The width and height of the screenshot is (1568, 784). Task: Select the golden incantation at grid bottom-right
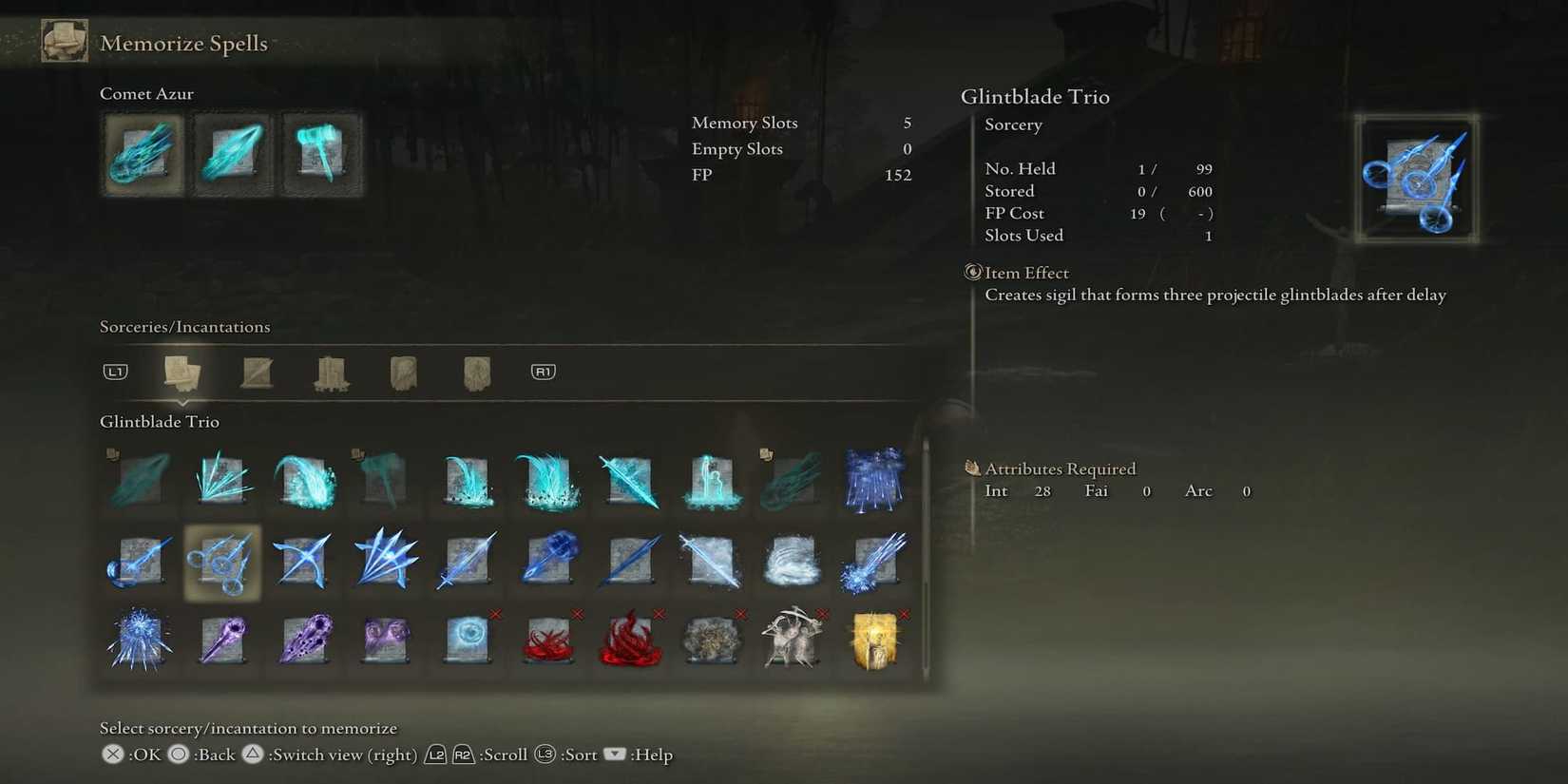[x=874, y=639]
